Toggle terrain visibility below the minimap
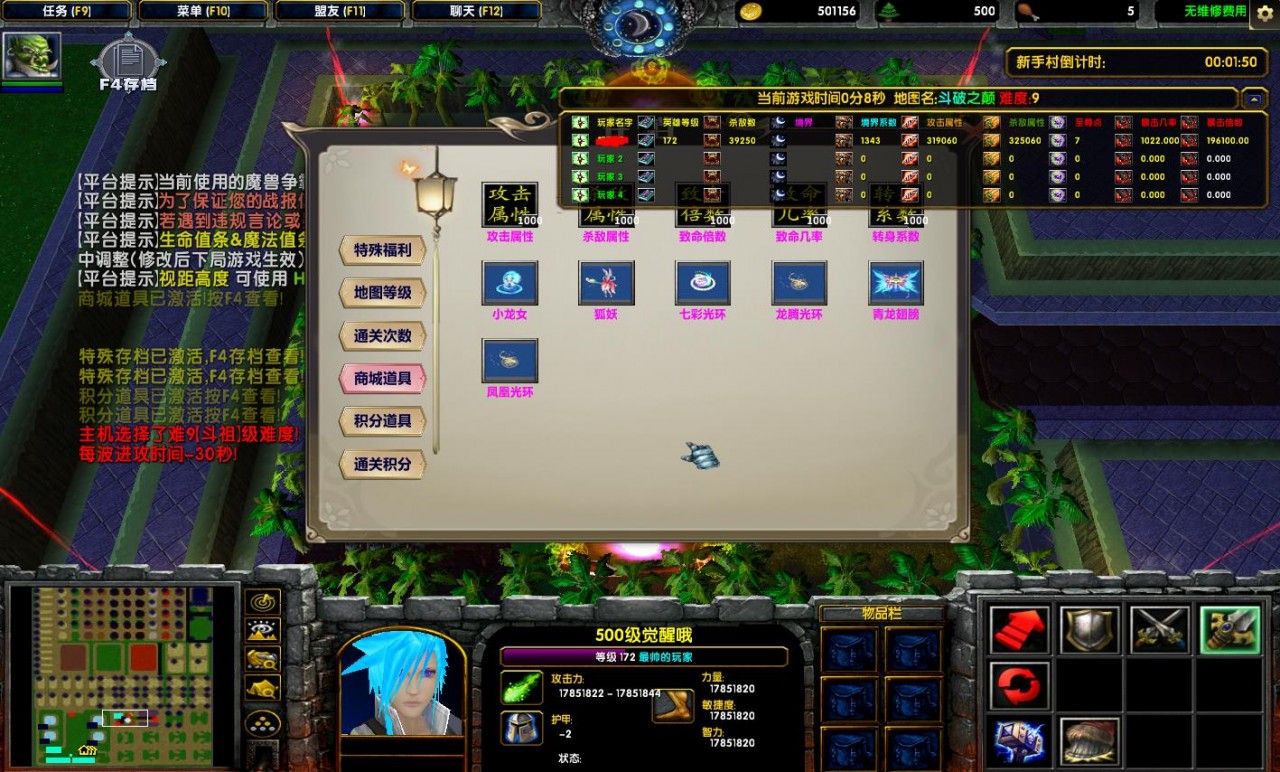This screenshot has width=1280, height=772. pos(262,632)
